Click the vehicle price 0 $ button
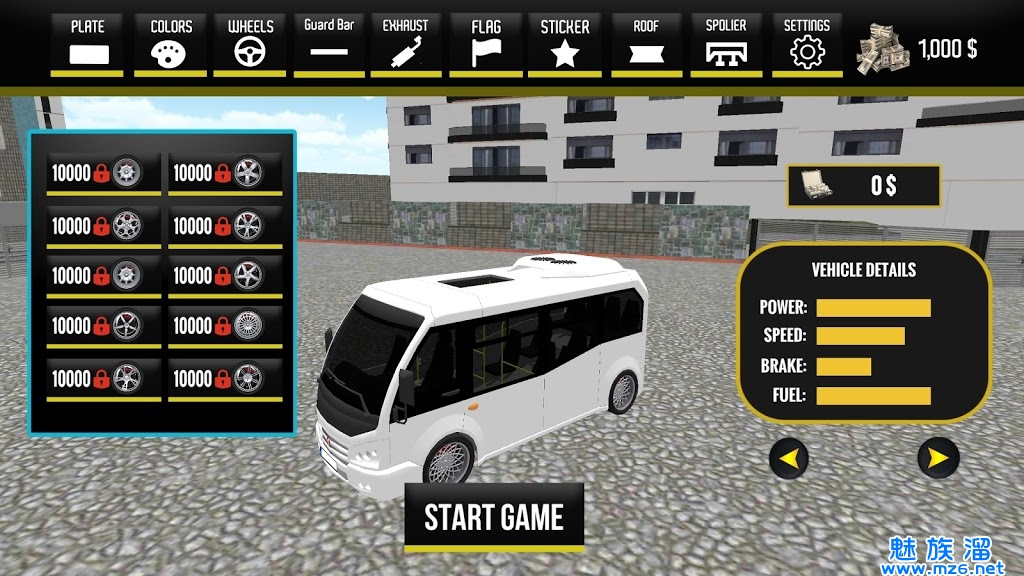 click(x=864, y=186)
